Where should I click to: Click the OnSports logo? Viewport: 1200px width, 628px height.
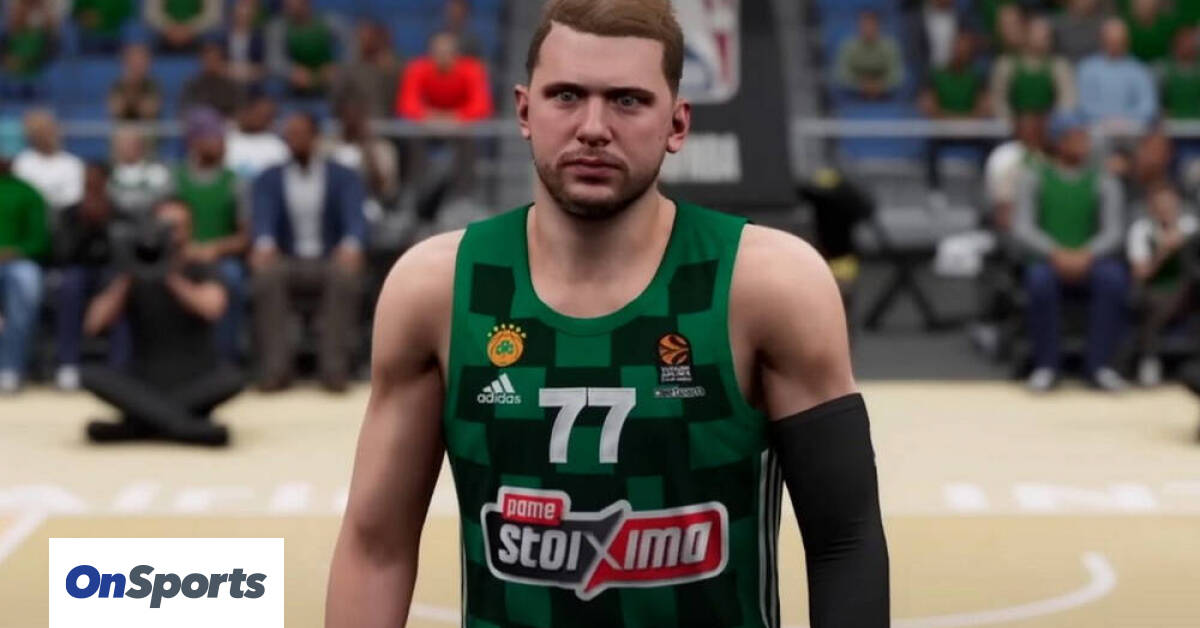(x=166, y=583)
